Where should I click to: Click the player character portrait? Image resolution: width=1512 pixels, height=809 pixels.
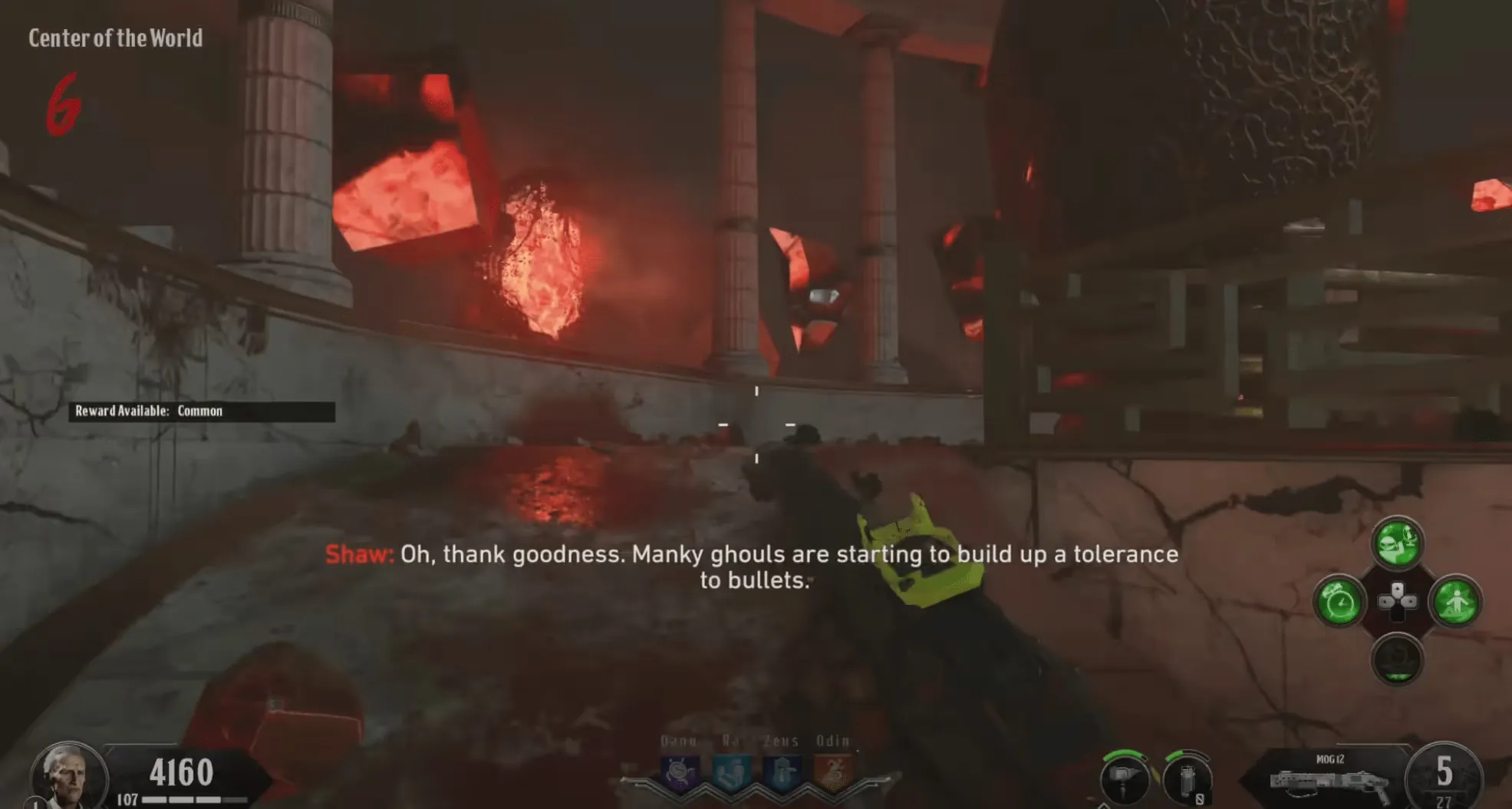pos(68,776)
